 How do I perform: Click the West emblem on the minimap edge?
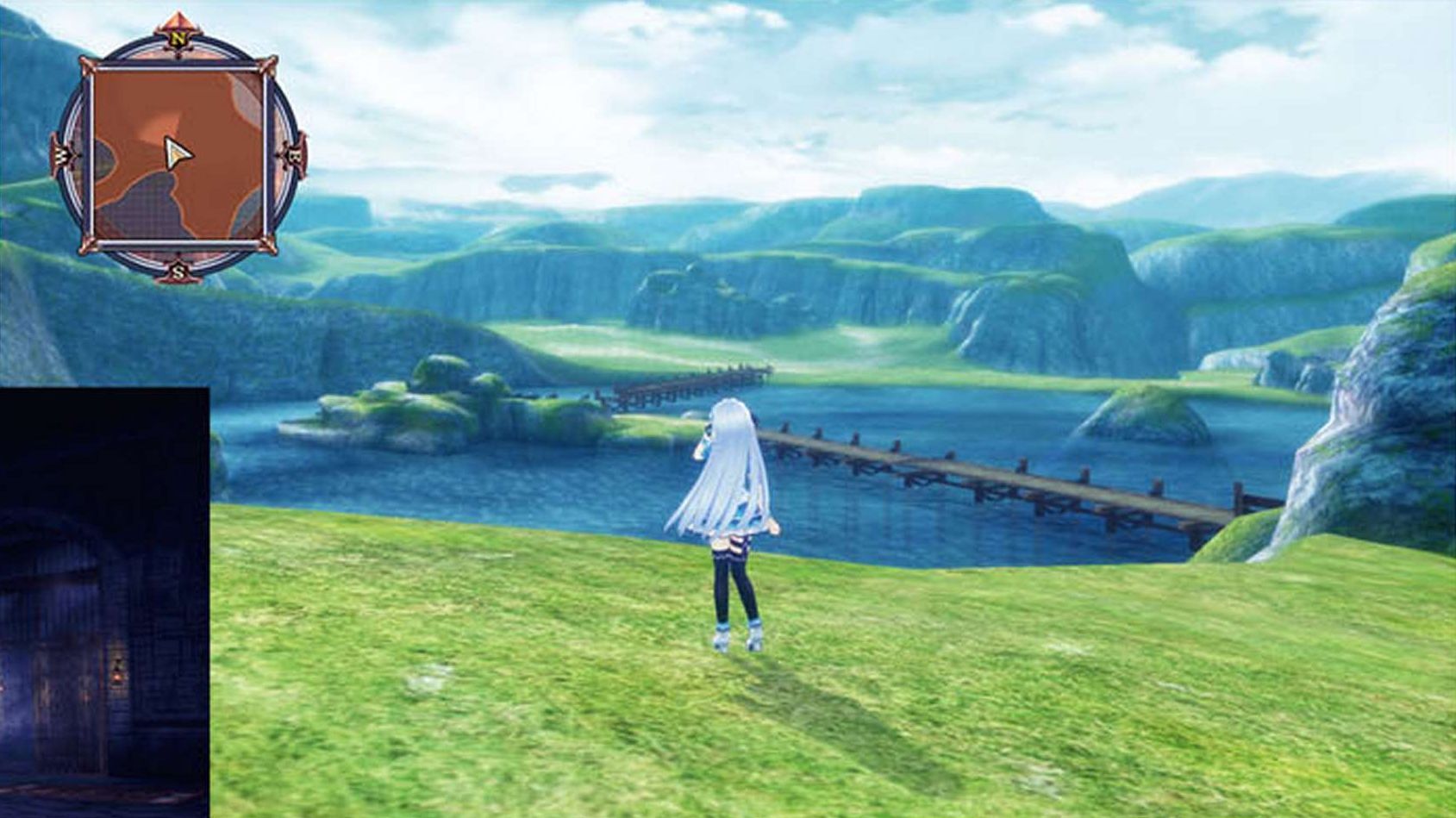61,155
